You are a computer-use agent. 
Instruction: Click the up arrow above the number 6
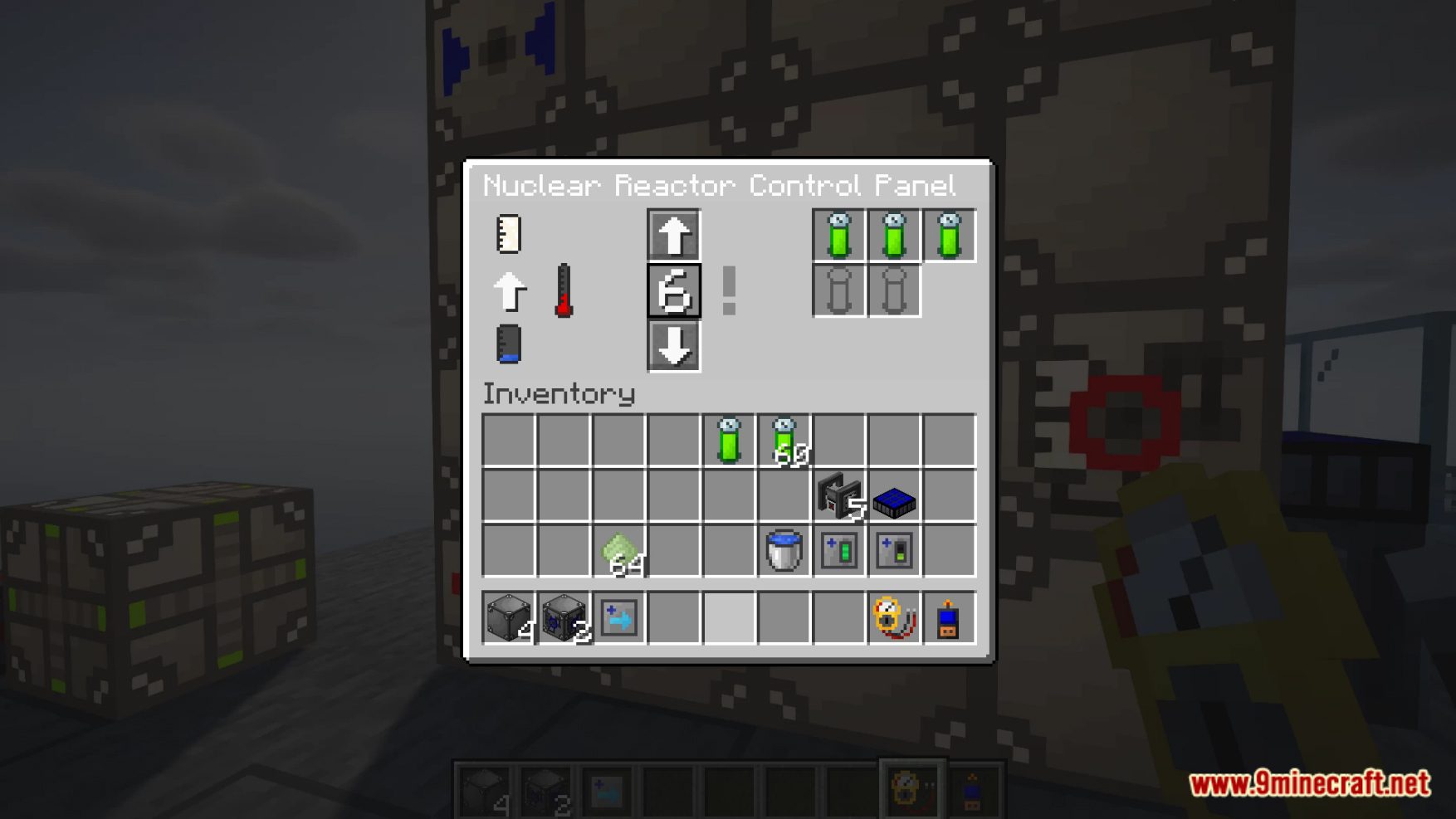coord(673,233)
